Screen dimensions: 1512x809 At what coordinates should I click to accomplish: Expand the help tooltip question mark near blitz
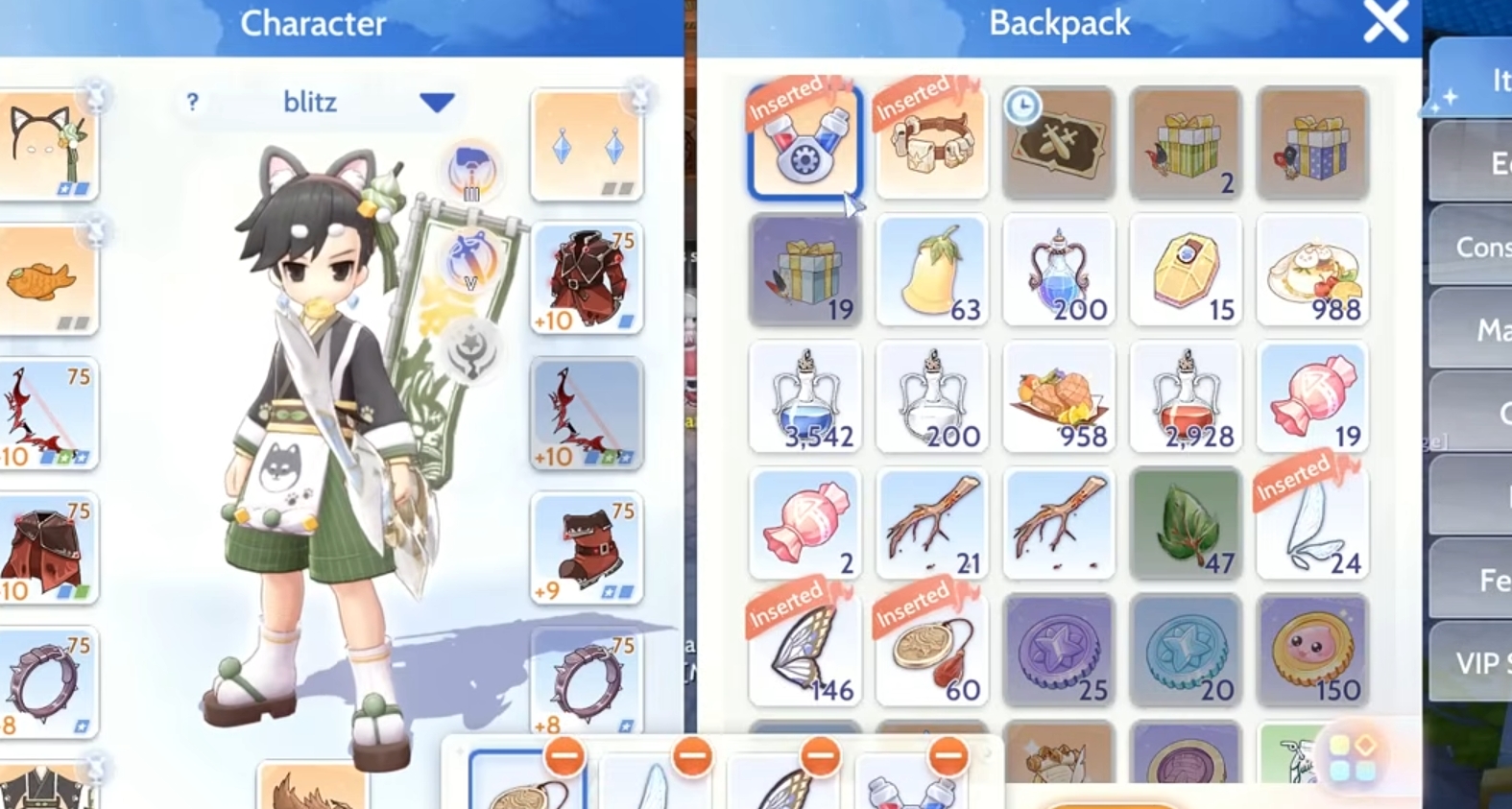point(194,103)
